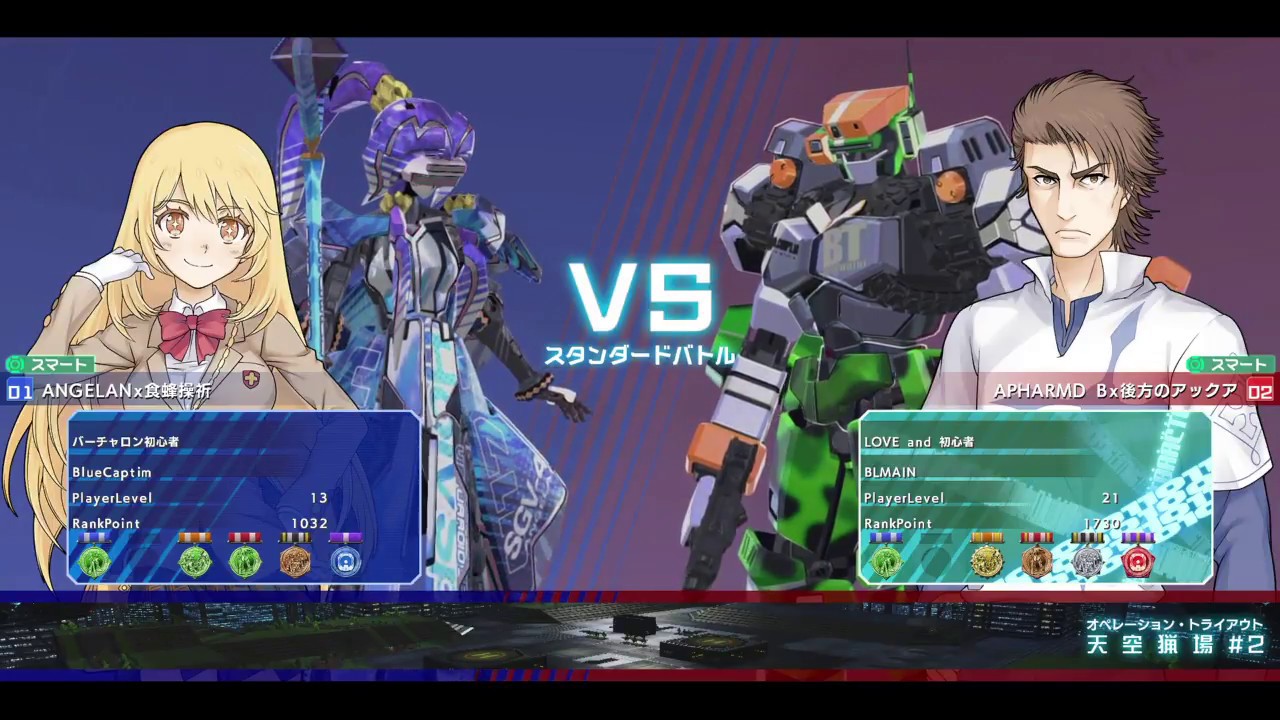1280x720 pixels.
Task: Click ANGELAN's orange-ribbon green medal
Action: [x=195, y=561]
